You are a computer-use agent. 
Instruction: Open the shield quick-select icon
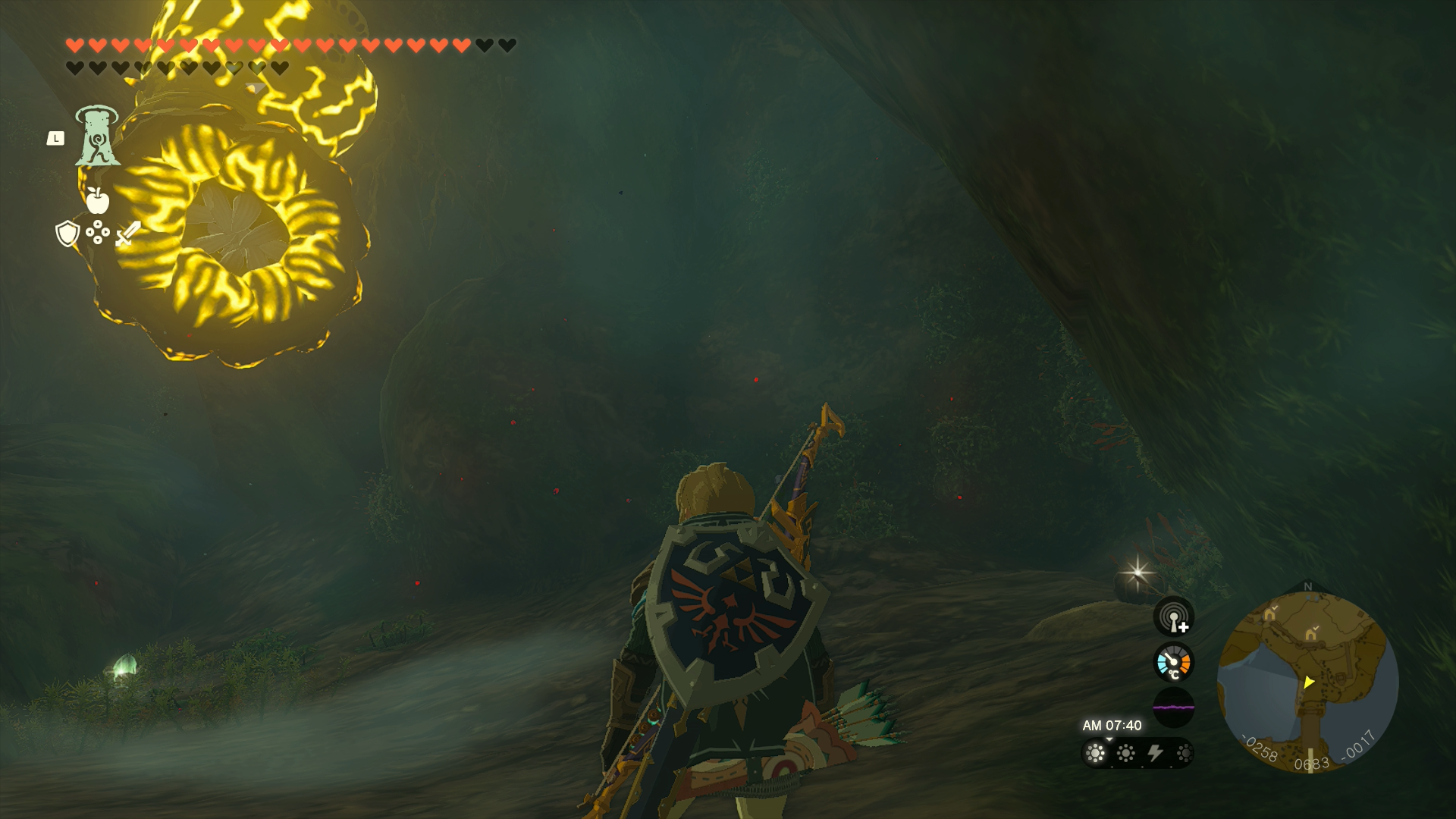[x=67, y=234]
